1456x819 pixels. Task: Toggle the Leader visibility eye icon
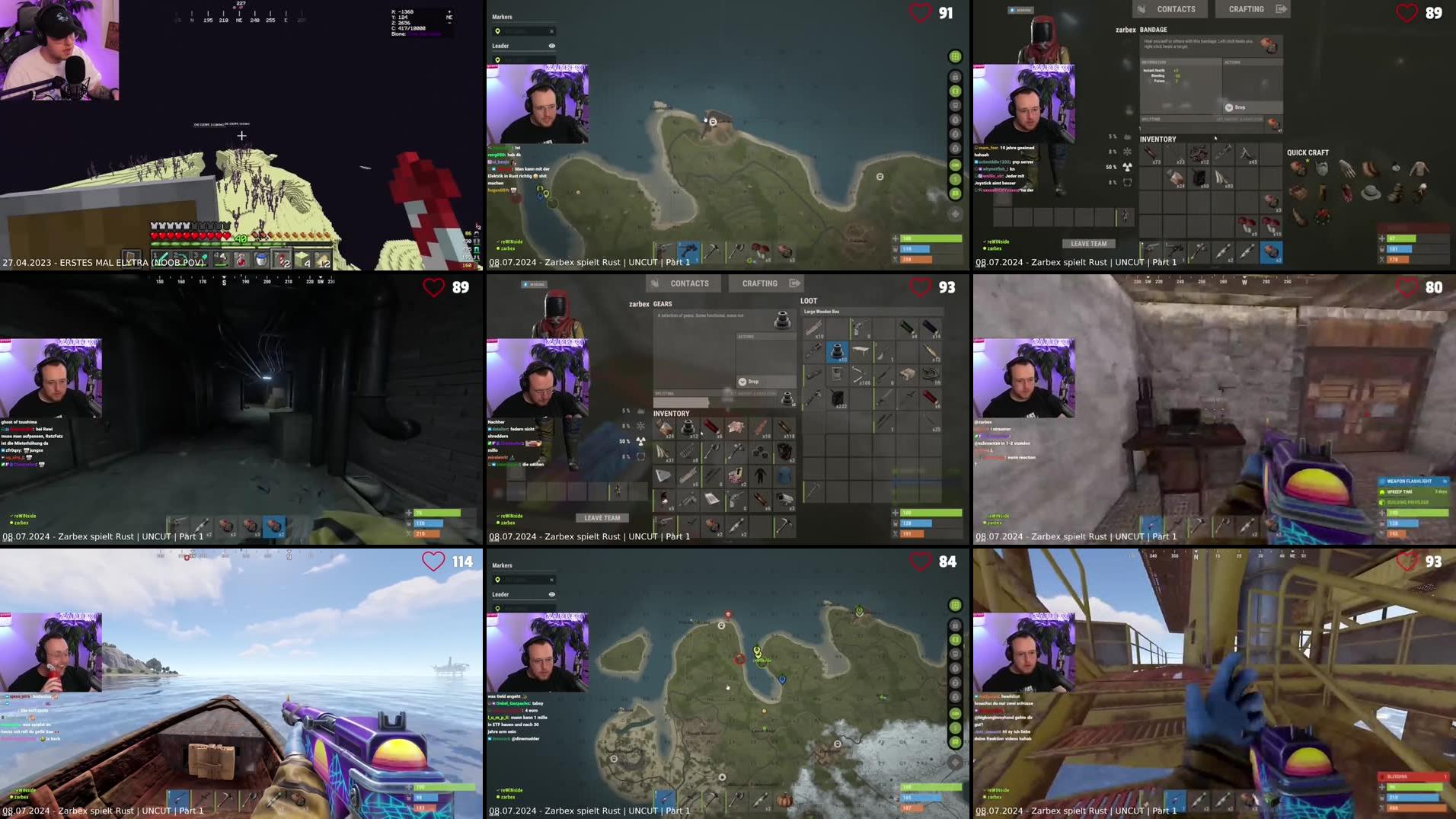pyautogui.click(x=552, y=46)
